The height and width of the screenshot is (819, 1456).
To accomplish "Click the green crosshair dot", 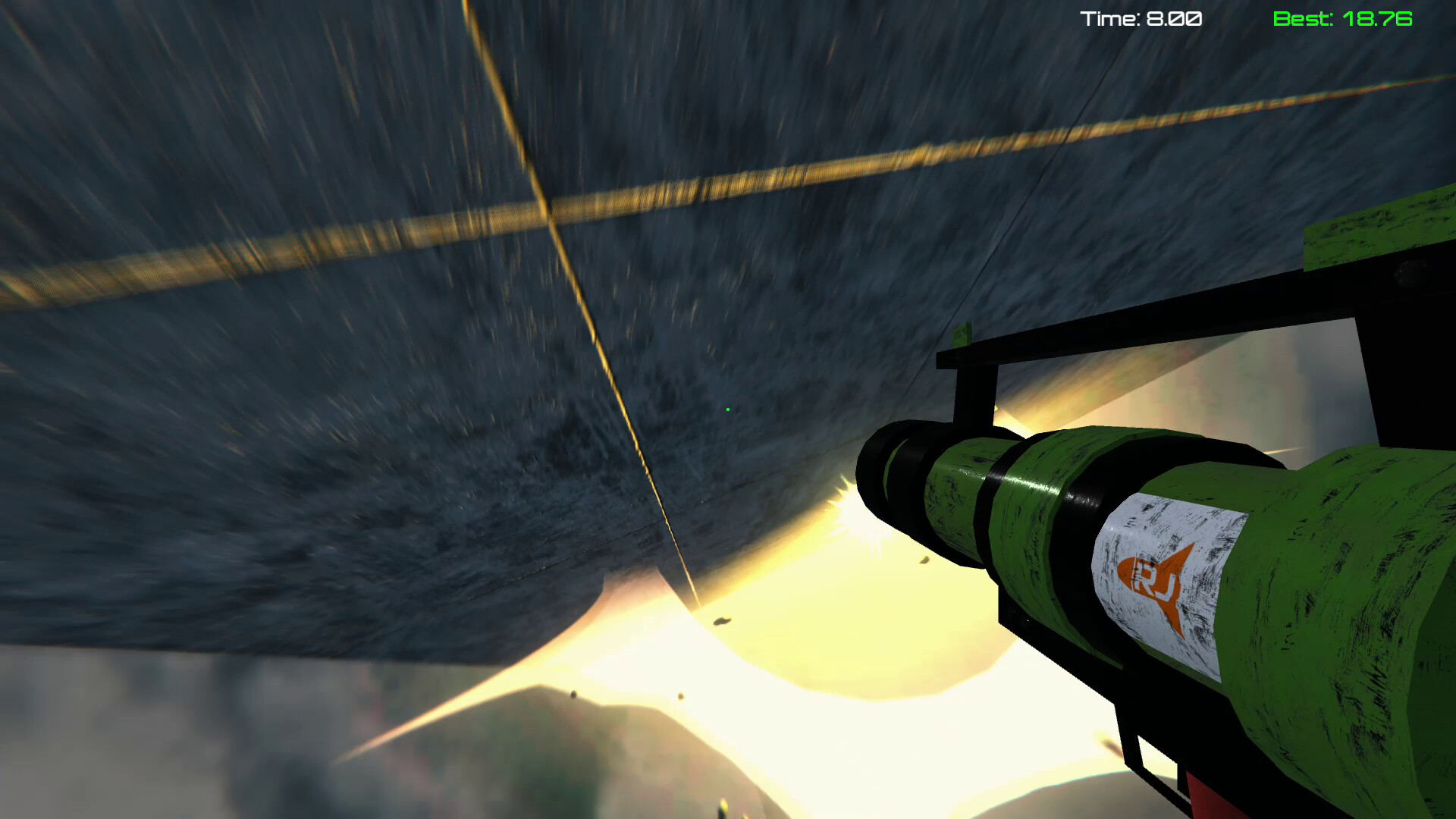I will (x=727, y=408).
